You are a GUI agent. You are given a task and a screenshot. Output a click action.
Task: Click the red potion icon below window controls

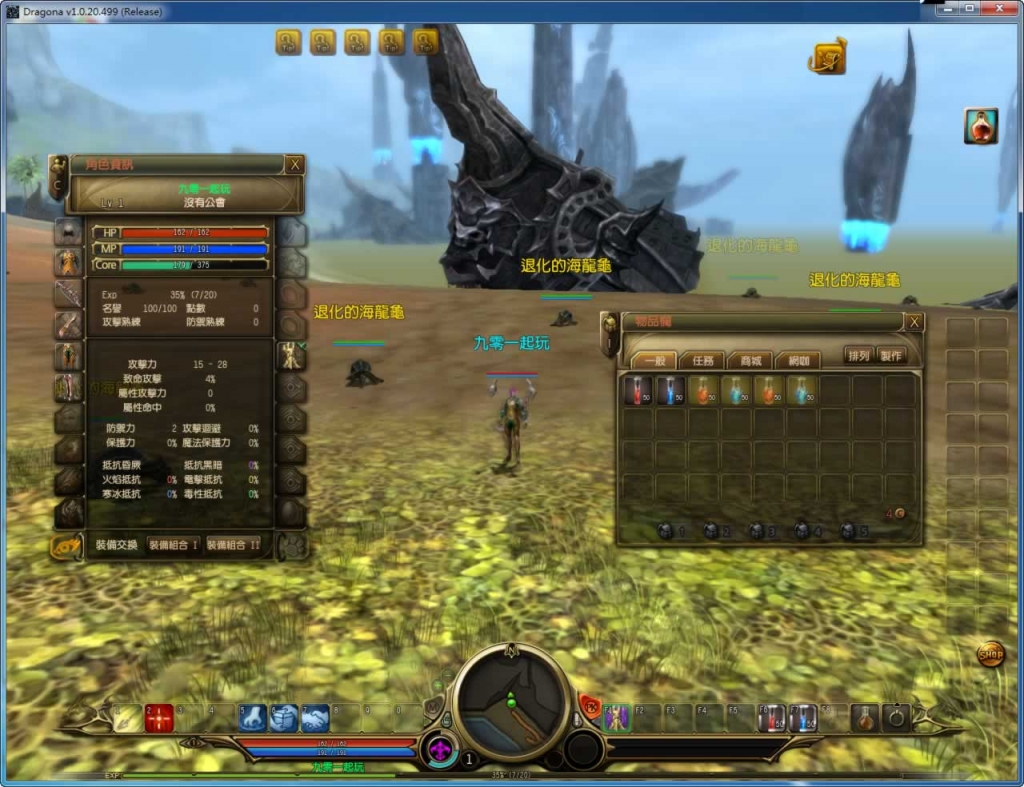(x=980, y=126)
